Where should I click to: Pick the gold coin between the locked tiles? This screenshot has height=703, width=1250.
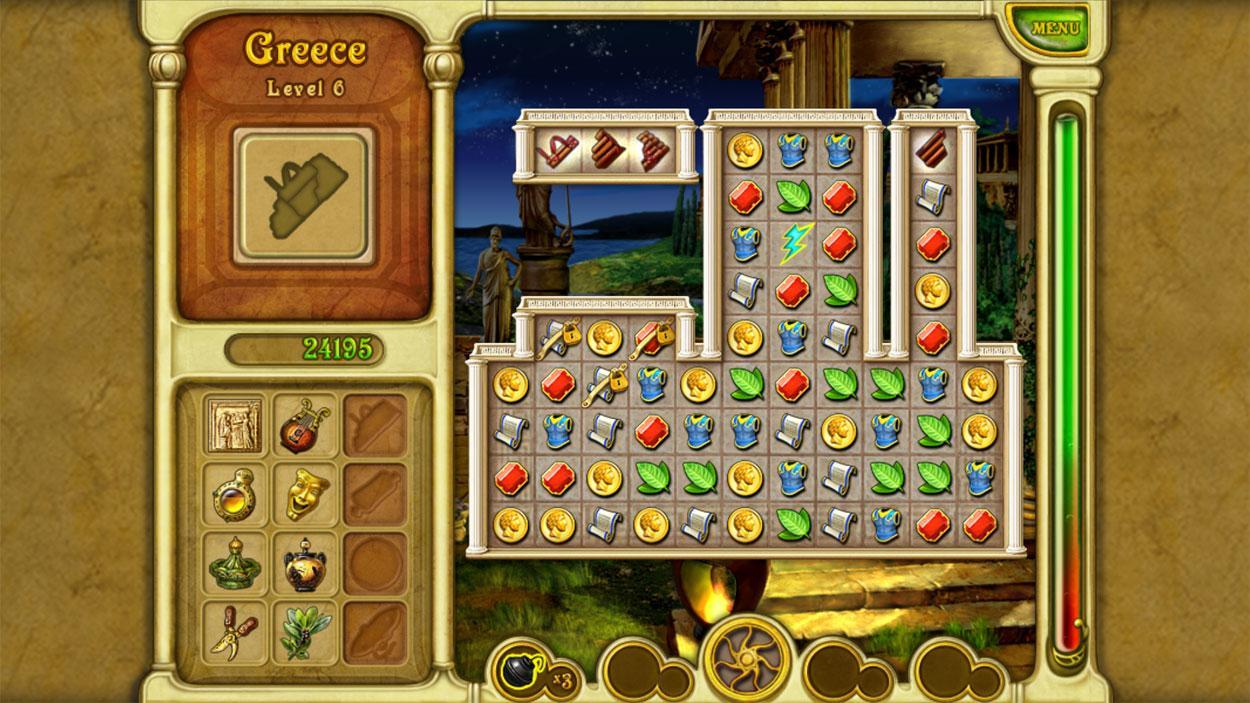605,338
